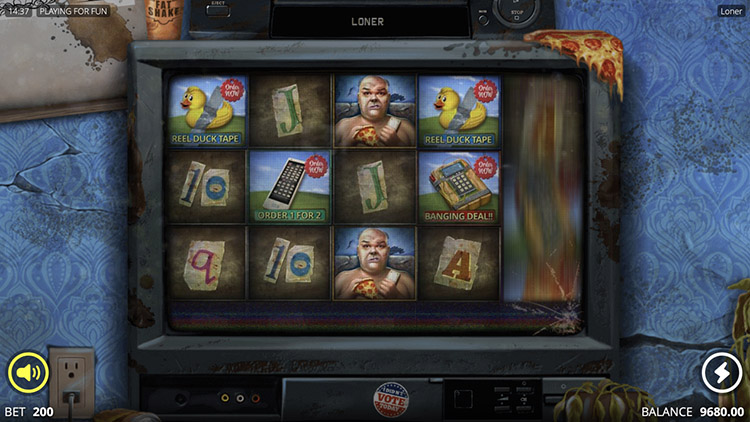Screen dimensions: 750x422
Task: Activate the lightning bolt fast-spin button
Action: coord(720,372)
